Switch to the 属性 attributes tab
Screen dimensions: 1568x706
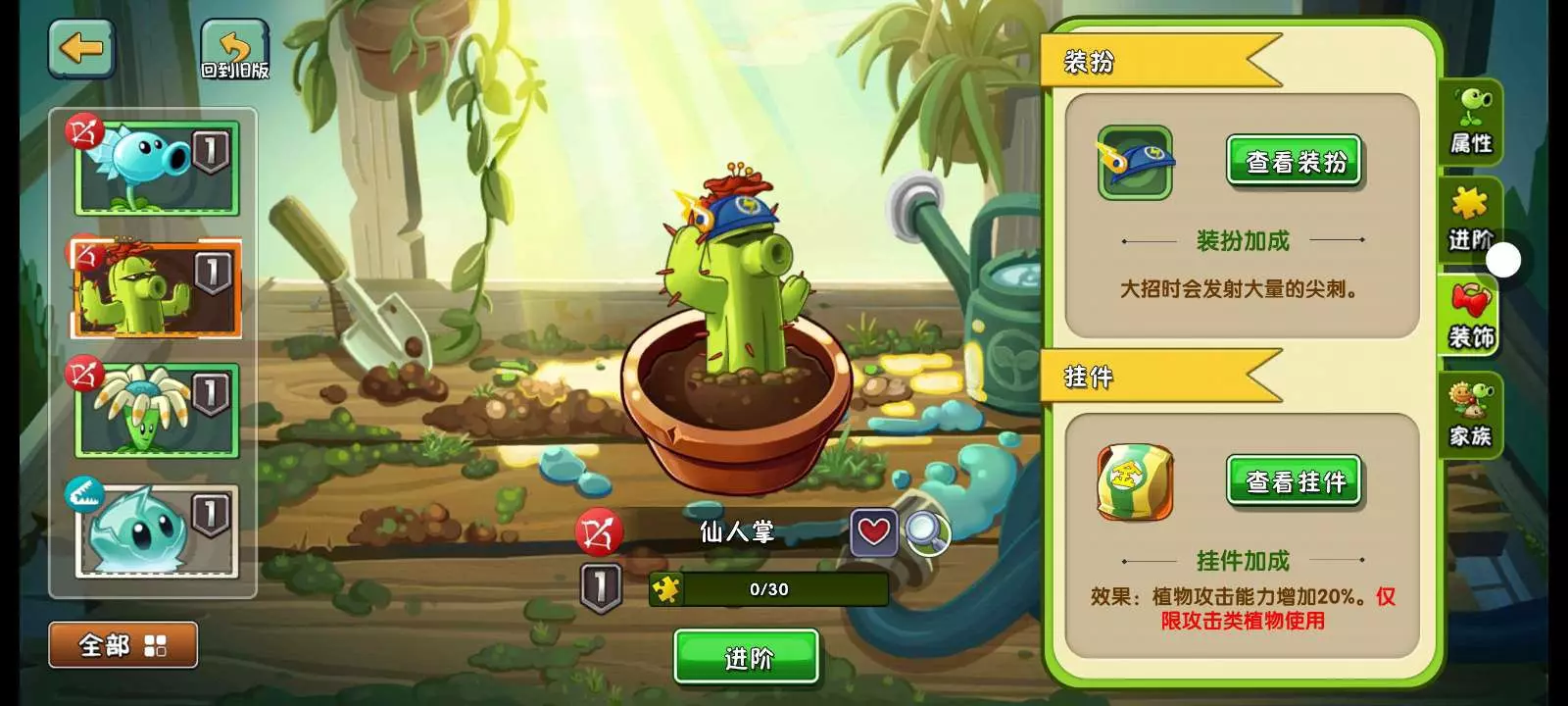click(x=1471, y=123)
